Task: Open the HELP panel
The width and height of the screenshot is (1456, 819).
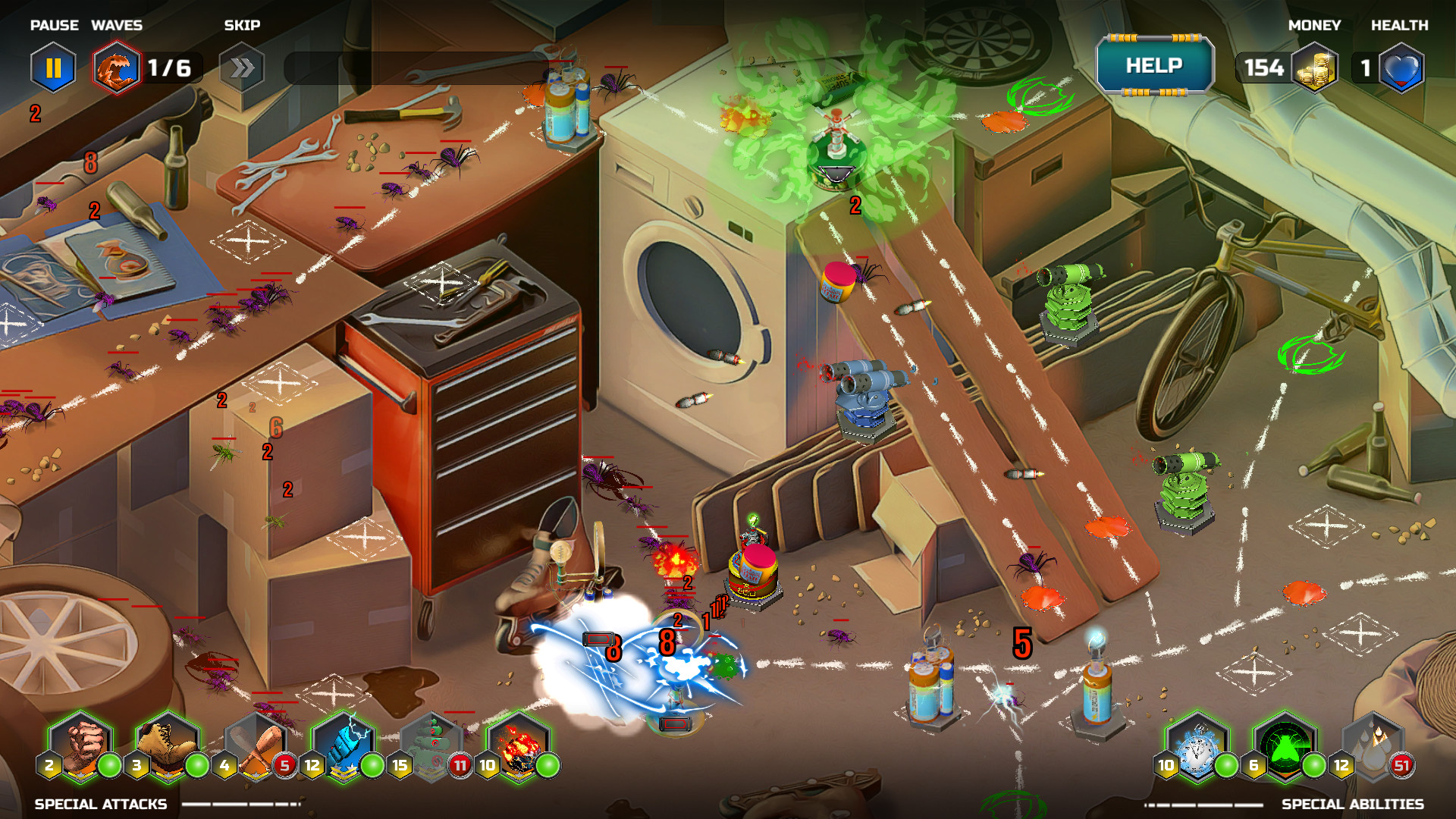Action: 1154,66
